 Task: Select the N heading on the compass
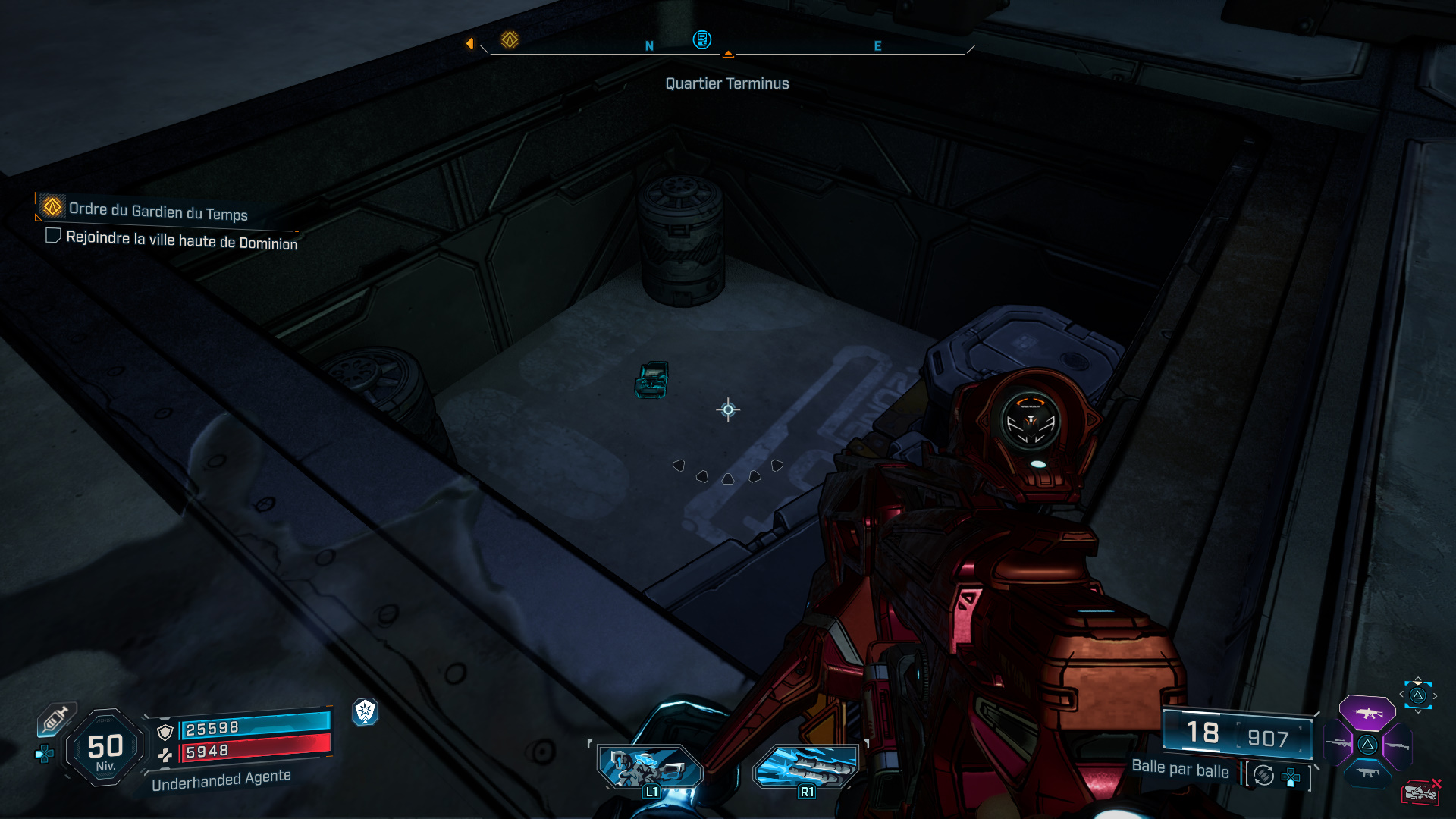648,45
